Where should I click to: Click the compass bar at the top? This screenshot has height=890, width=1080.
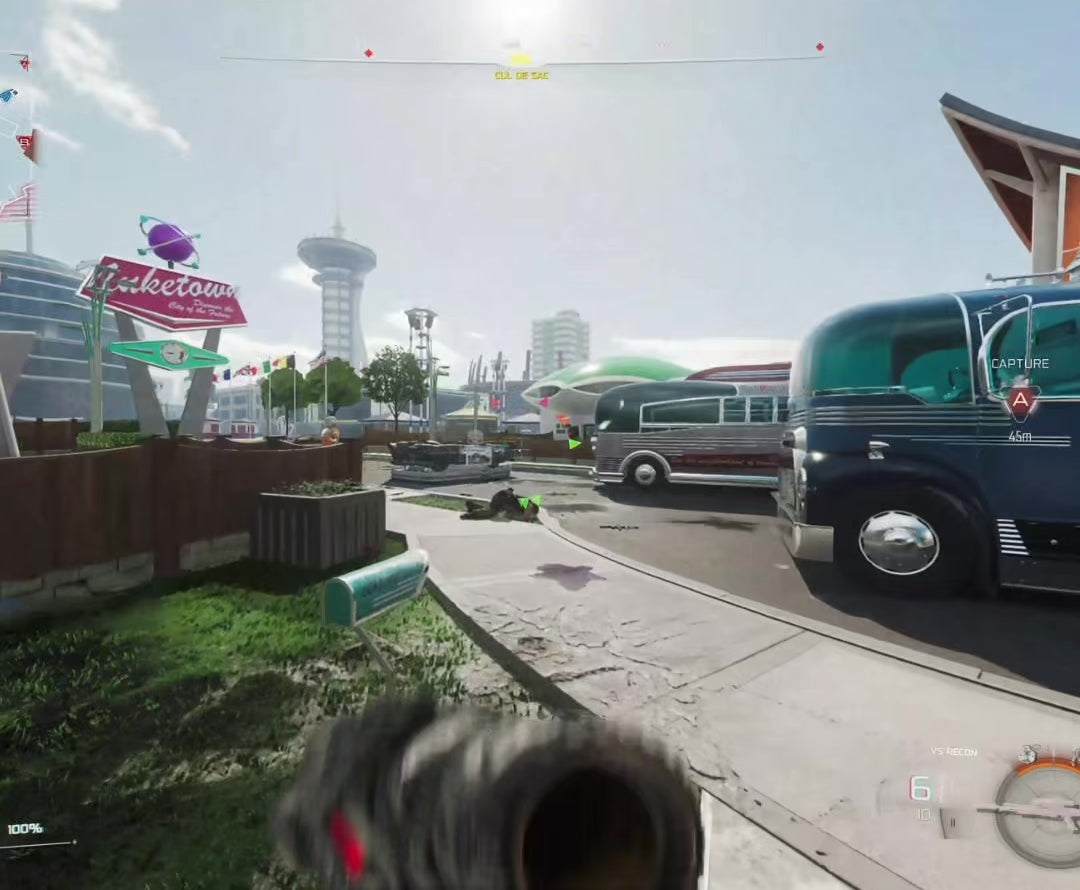(520, 60)
